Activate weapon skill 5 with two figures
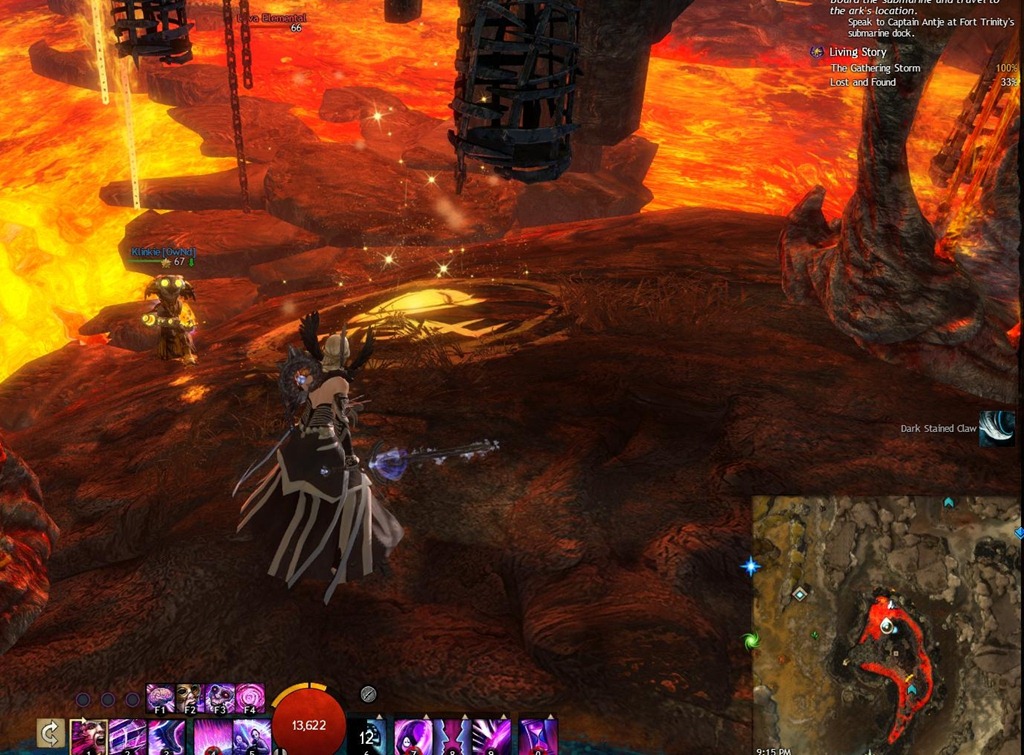Viewport: 1024px width, 755px height. (x=251, y=738)
